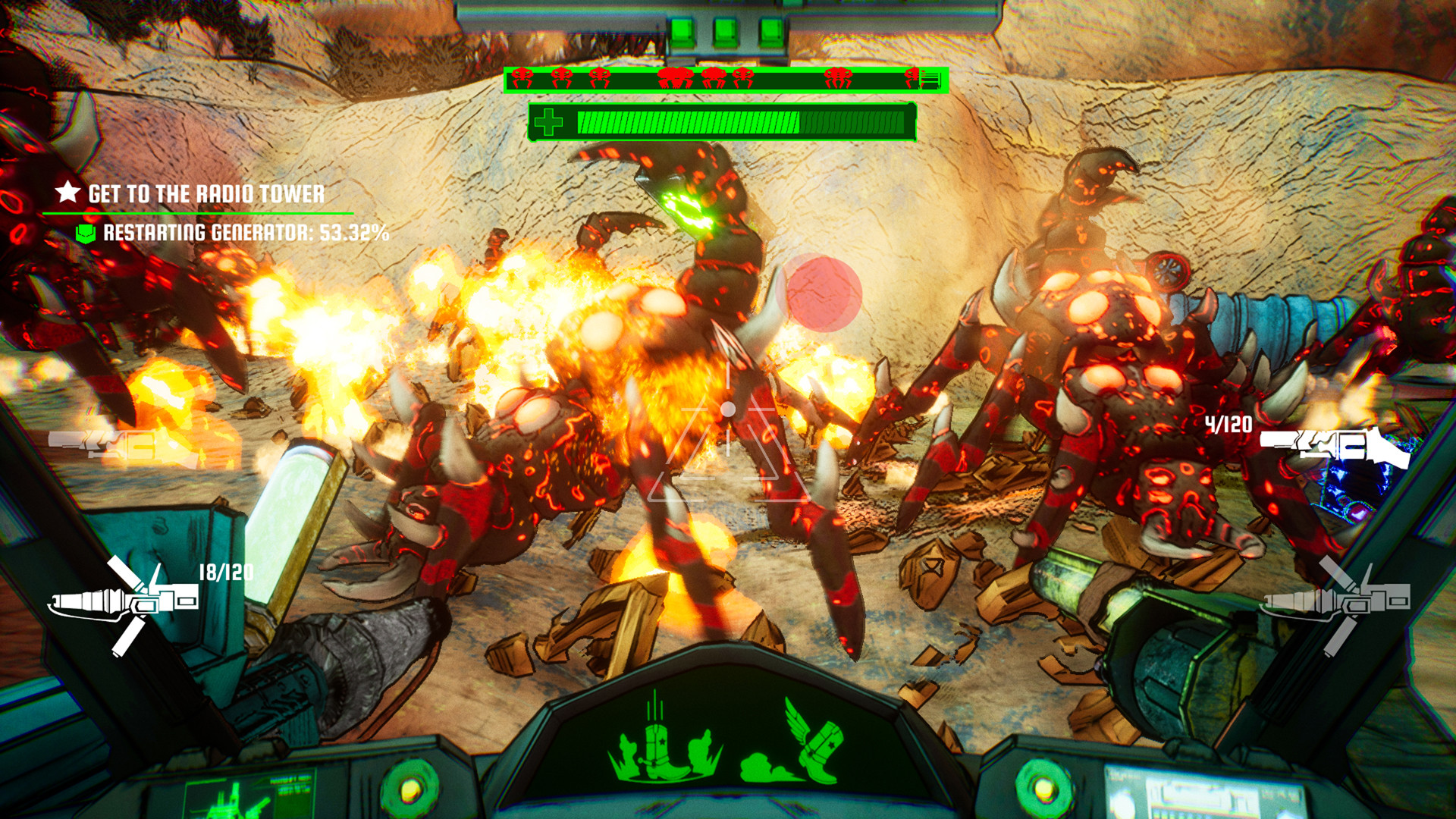The image size is (1456, 819).
Task: Switch to the dimmed minigun weapon icon
Action: [x=1336, y=601]
